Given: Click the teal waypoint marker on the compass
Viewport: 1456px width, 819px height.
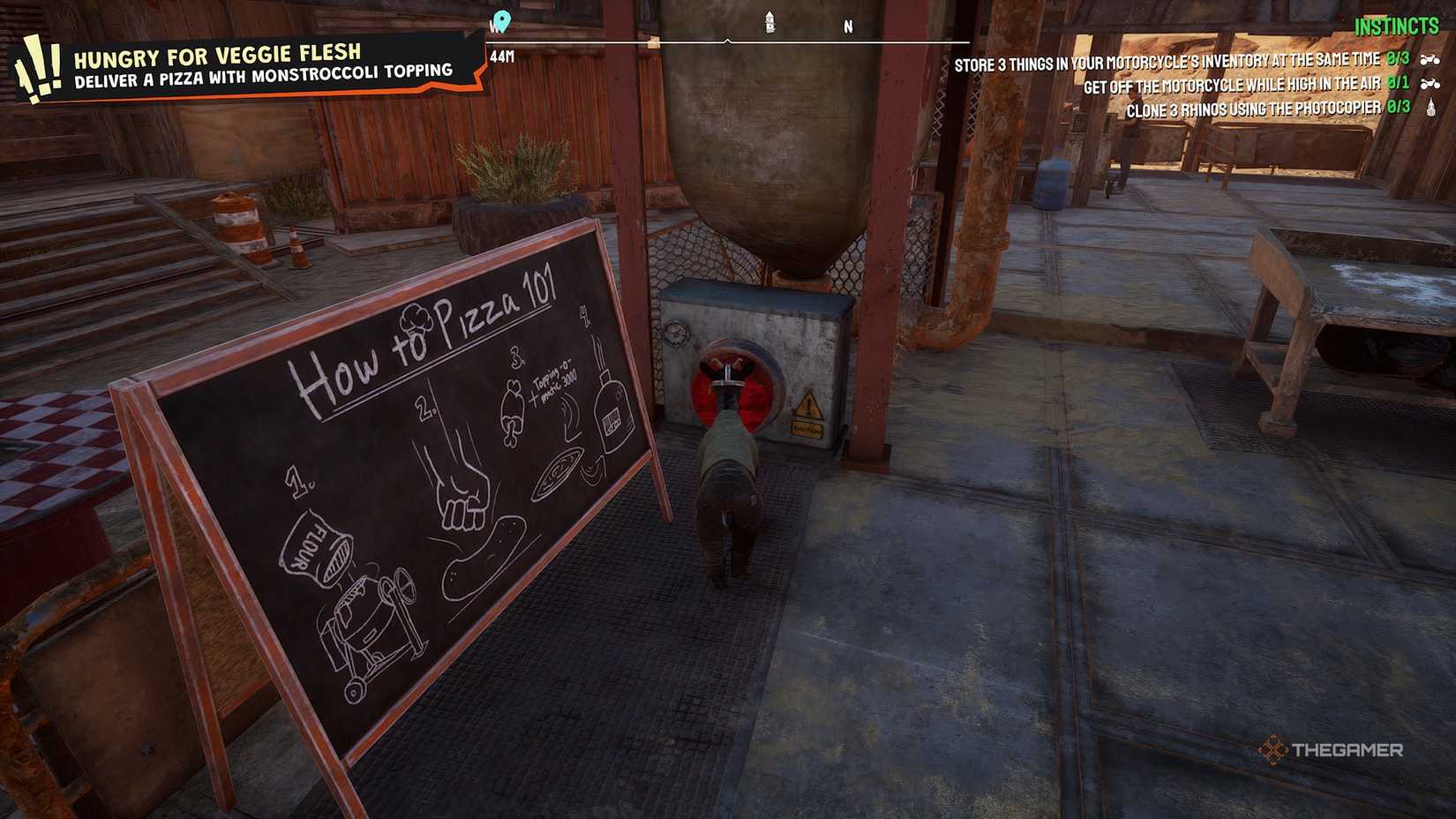Looking at the screenshot, I should tap(501, 19).
